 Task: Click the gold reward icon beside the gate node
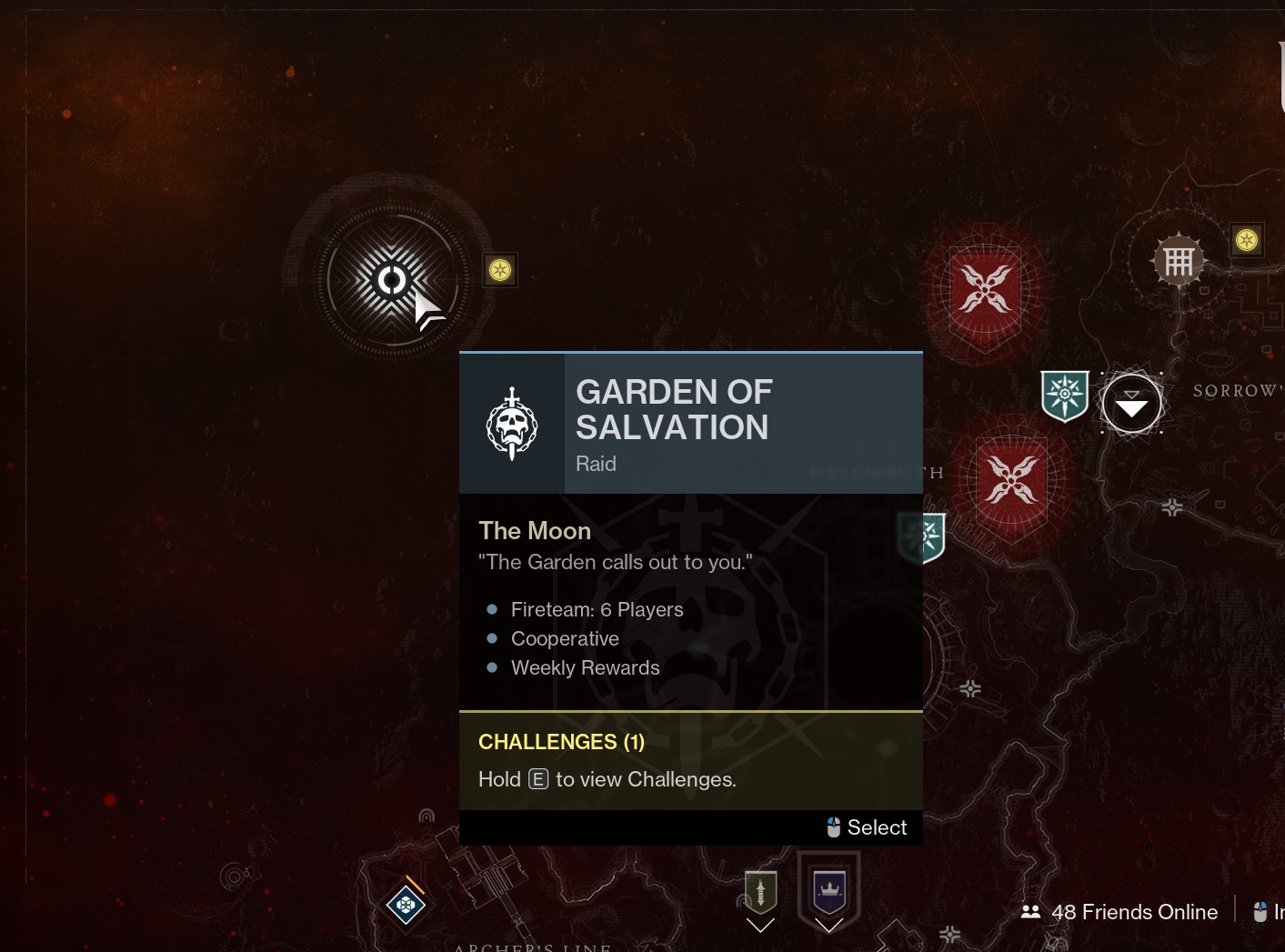[x=1246, y=240]
